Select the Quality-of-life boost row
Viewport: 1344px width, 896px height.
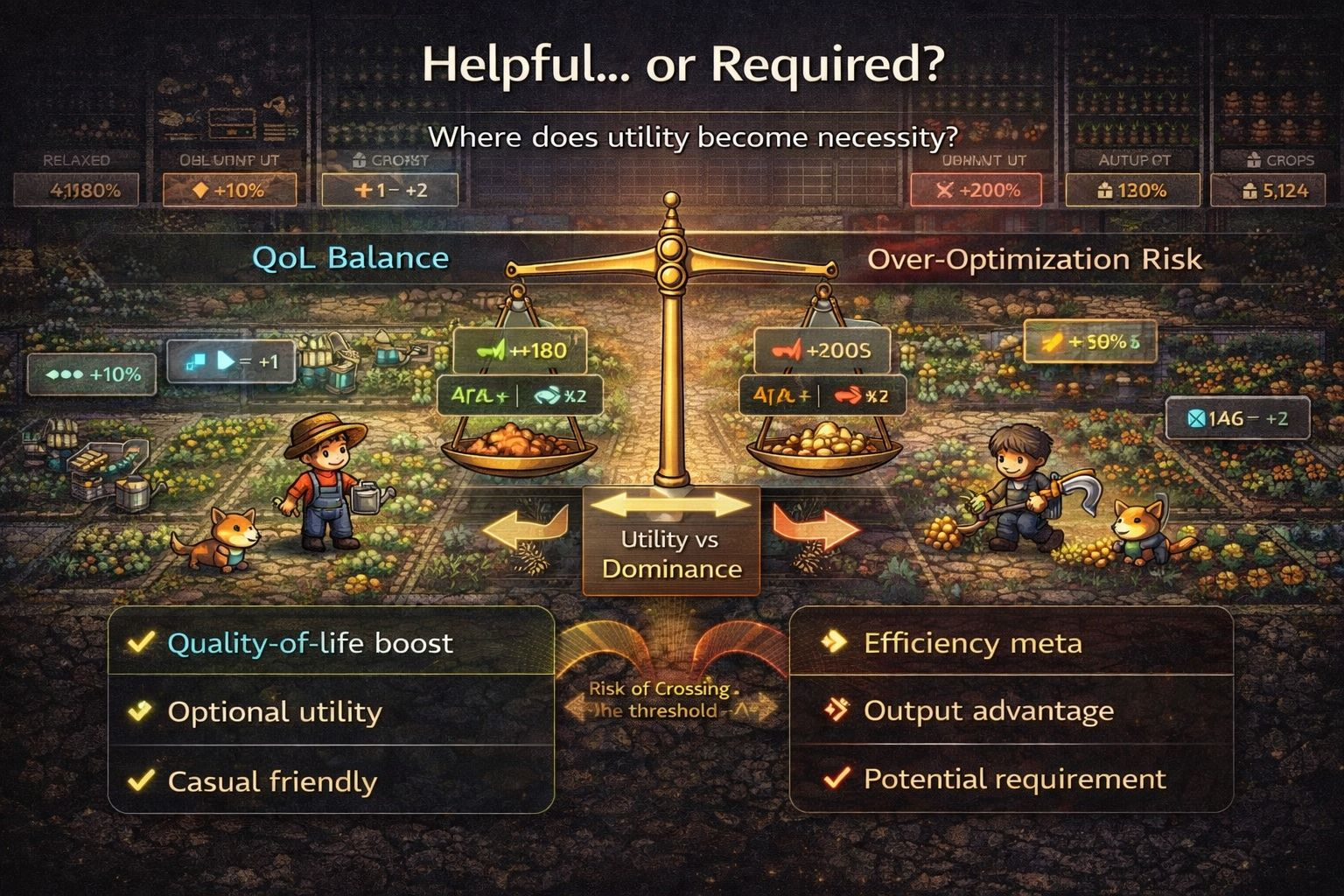coord(331,643)
